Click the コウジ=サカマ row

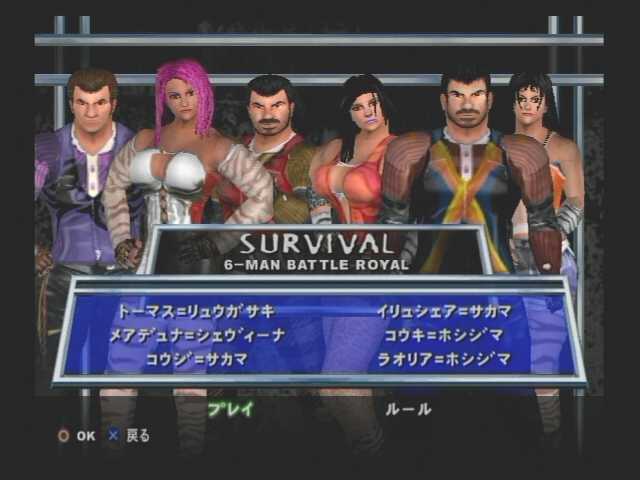[x=196, y=359]
